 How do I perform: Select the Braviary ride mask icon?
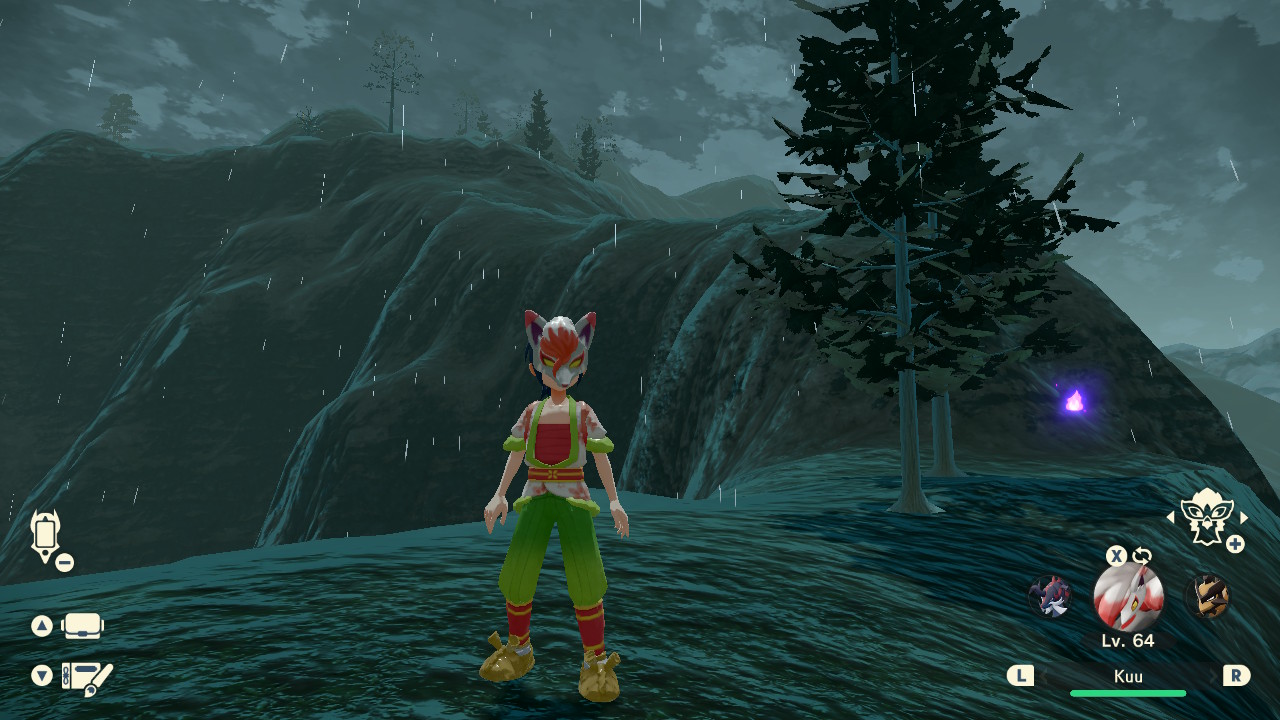coord(1205,516)
